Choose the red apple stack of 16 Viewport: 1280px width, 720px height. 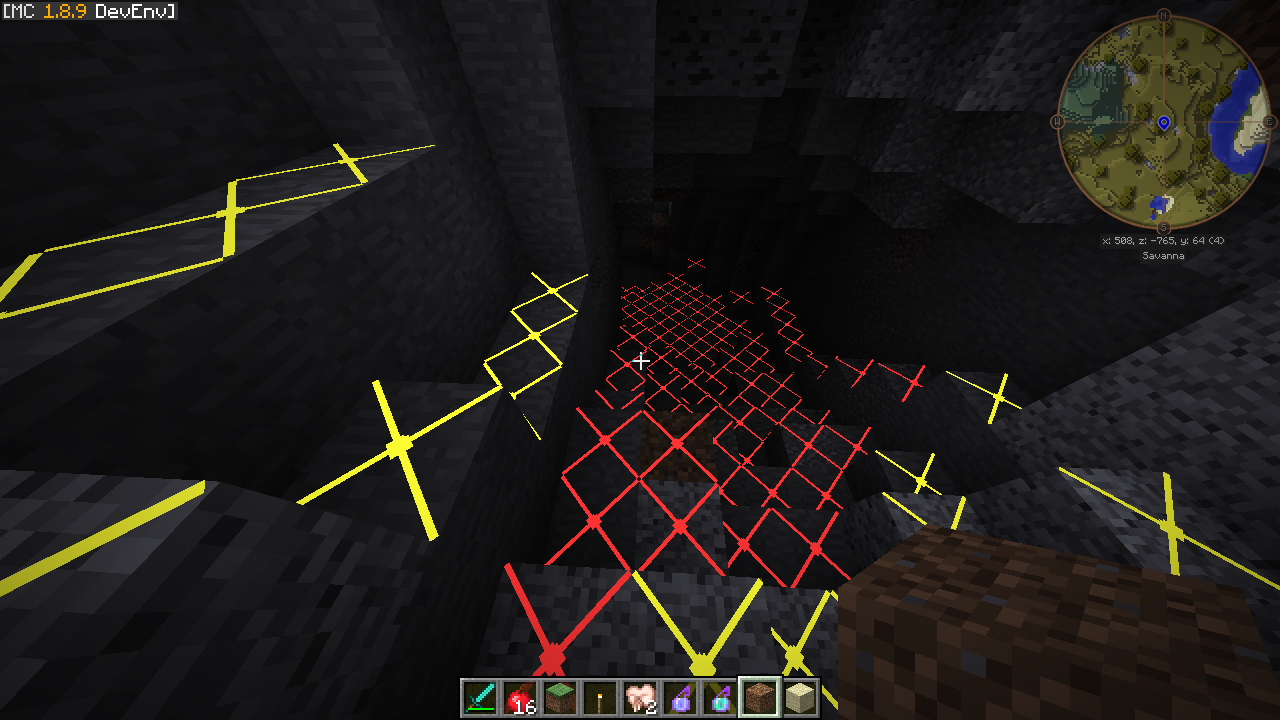pyautogui.click(x=520, y=698)
